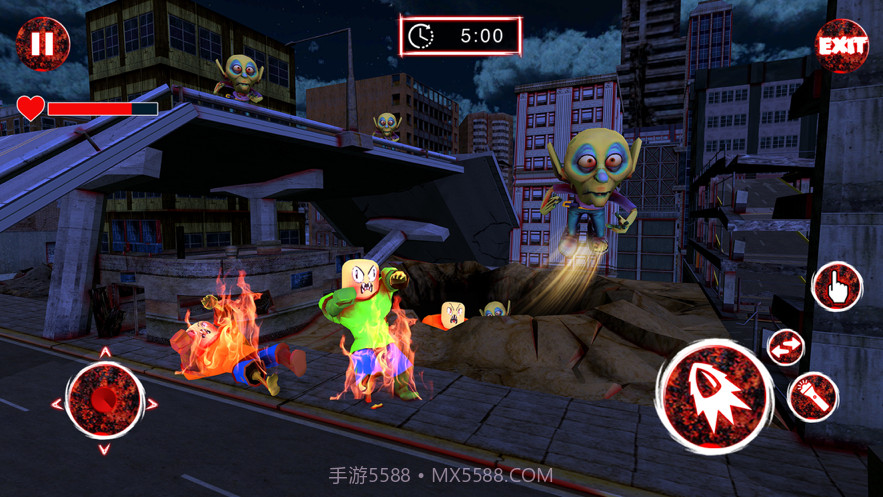Toggle the flashlight
883x497 pixels.
click(x=812, y=397)
